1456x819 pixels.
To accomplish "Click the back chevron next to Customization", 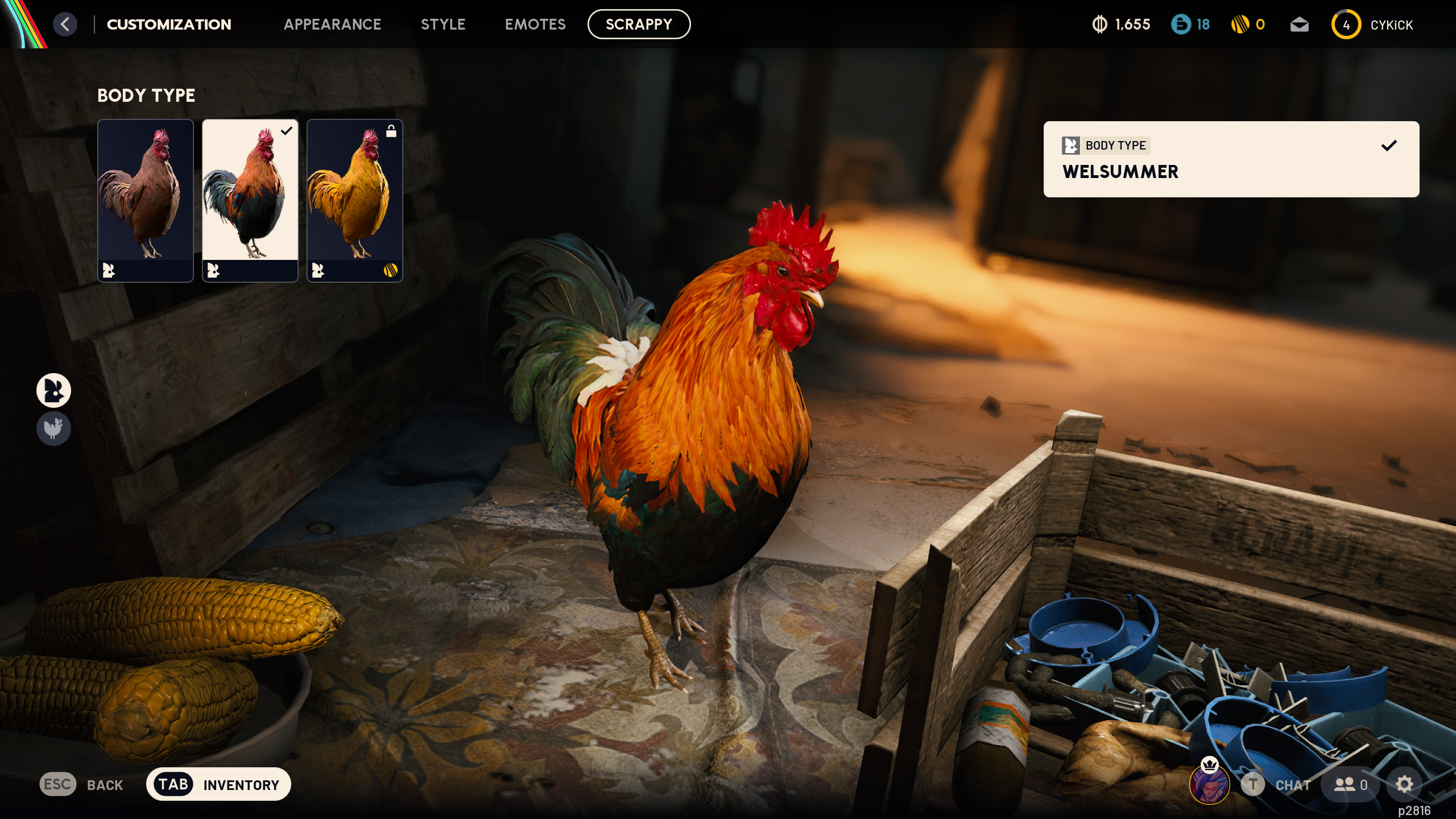I will tap(64, 24).
